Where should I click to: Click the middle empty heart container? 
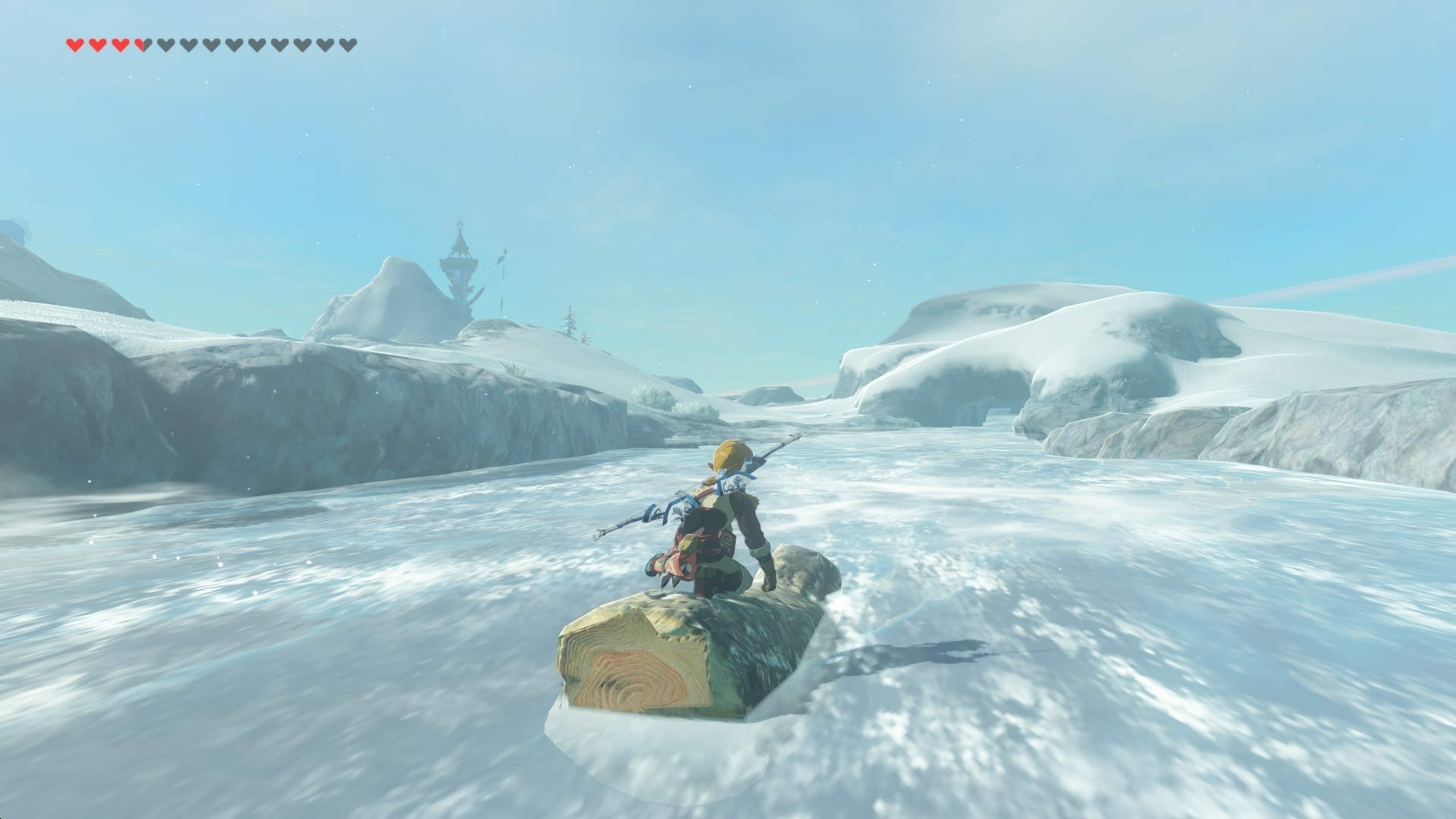[259, 44]
